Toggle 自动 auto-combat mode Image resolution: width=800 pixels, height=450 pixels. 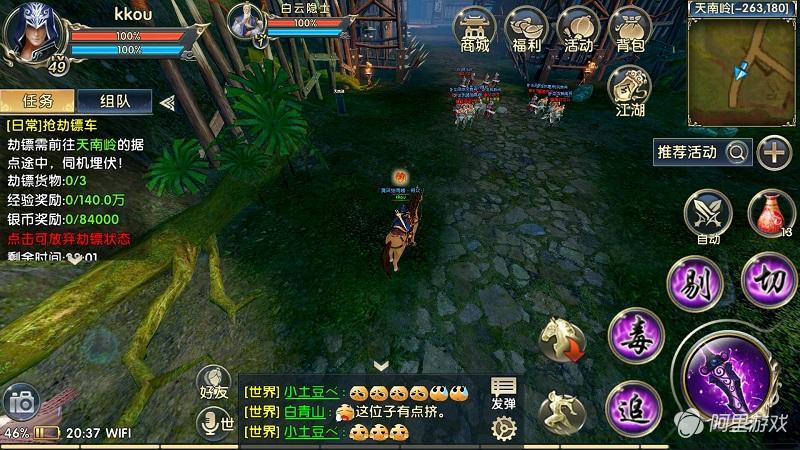[708, 216]
